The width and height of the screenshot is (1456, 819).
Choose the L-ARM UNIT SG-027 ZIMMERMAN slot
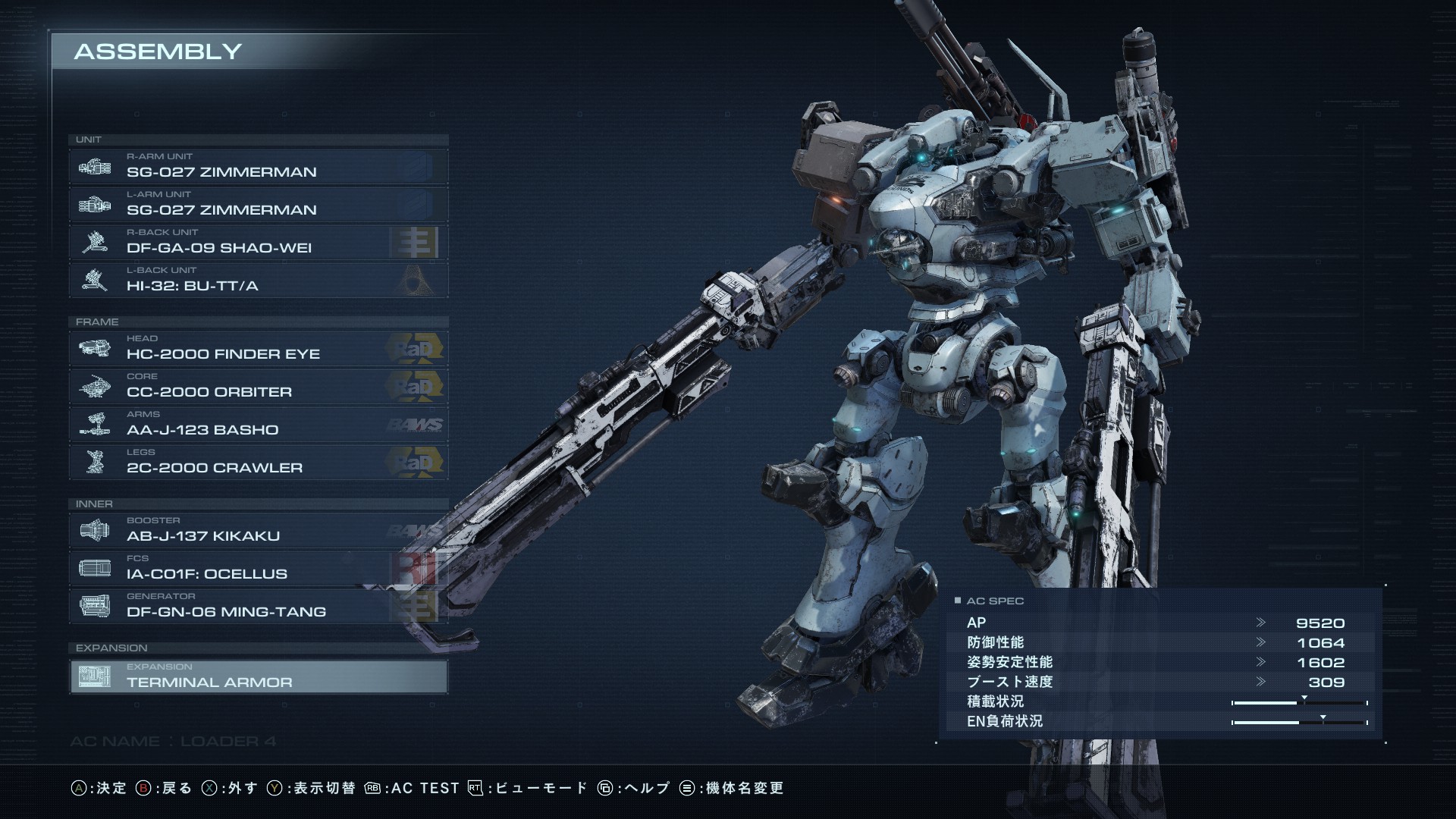(x=258, y=204)
